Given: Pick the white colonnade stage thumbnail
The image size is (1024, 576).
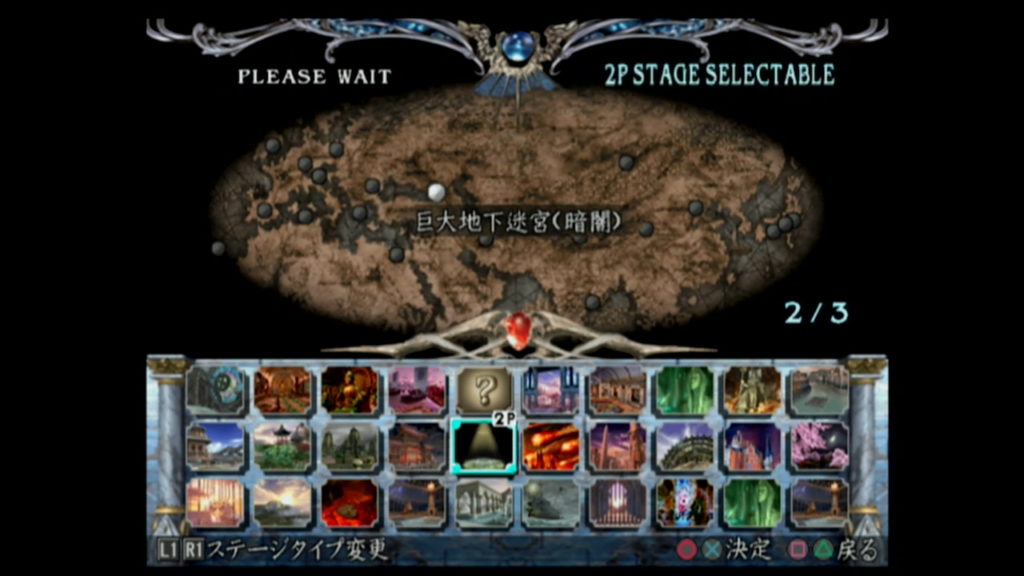Looking at the screenshot, I should coord(485,503).
